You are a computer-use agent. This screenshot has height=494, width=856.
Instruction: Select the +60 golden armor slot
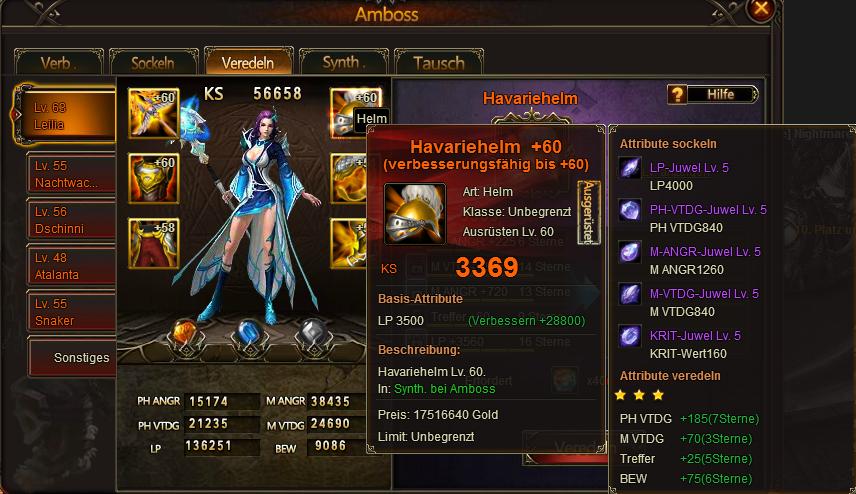tap(153, 179)
